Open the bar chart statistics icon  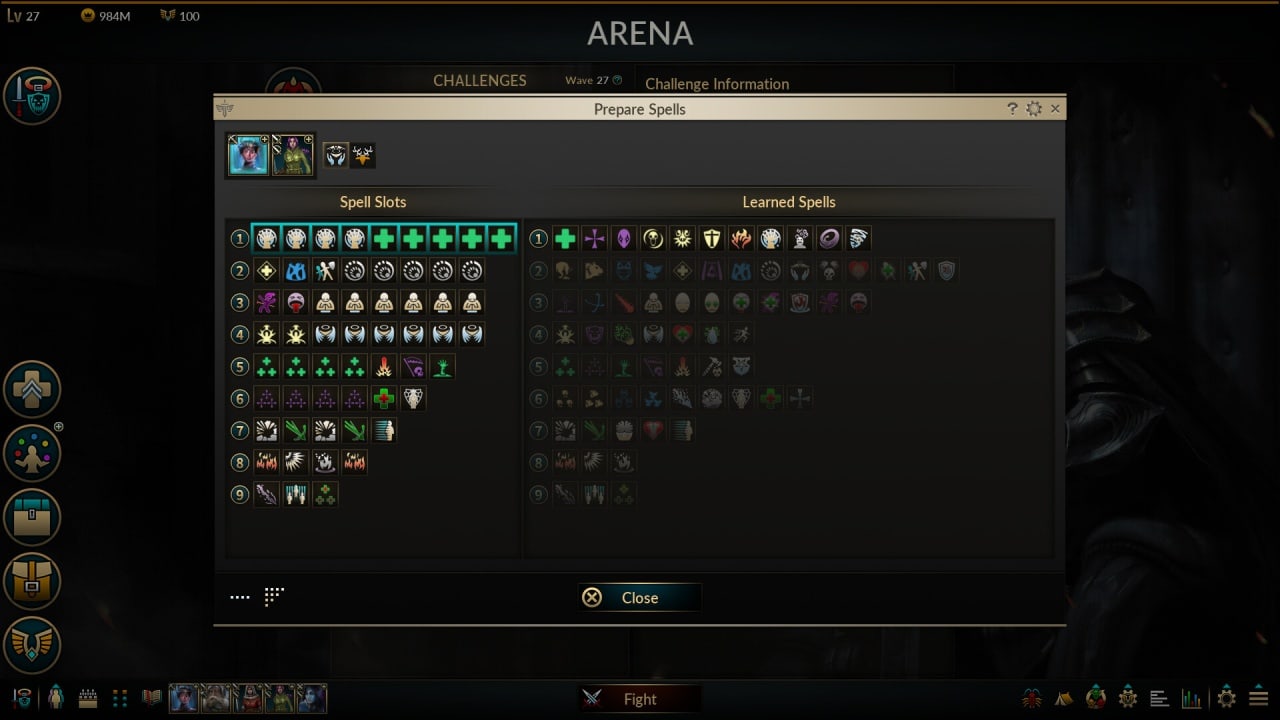point(1191,698)
